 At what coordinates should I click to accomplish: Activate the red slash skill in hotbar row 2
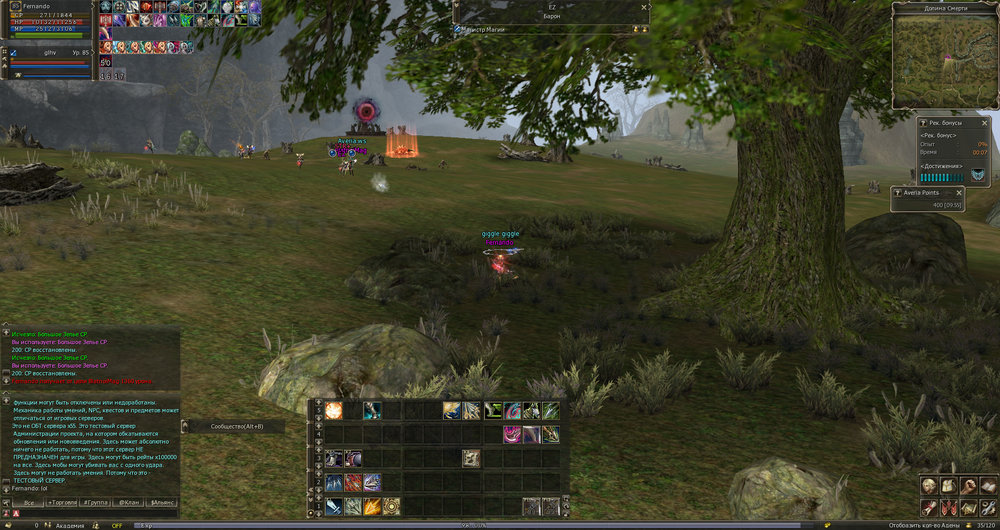[x=353, y=482]
